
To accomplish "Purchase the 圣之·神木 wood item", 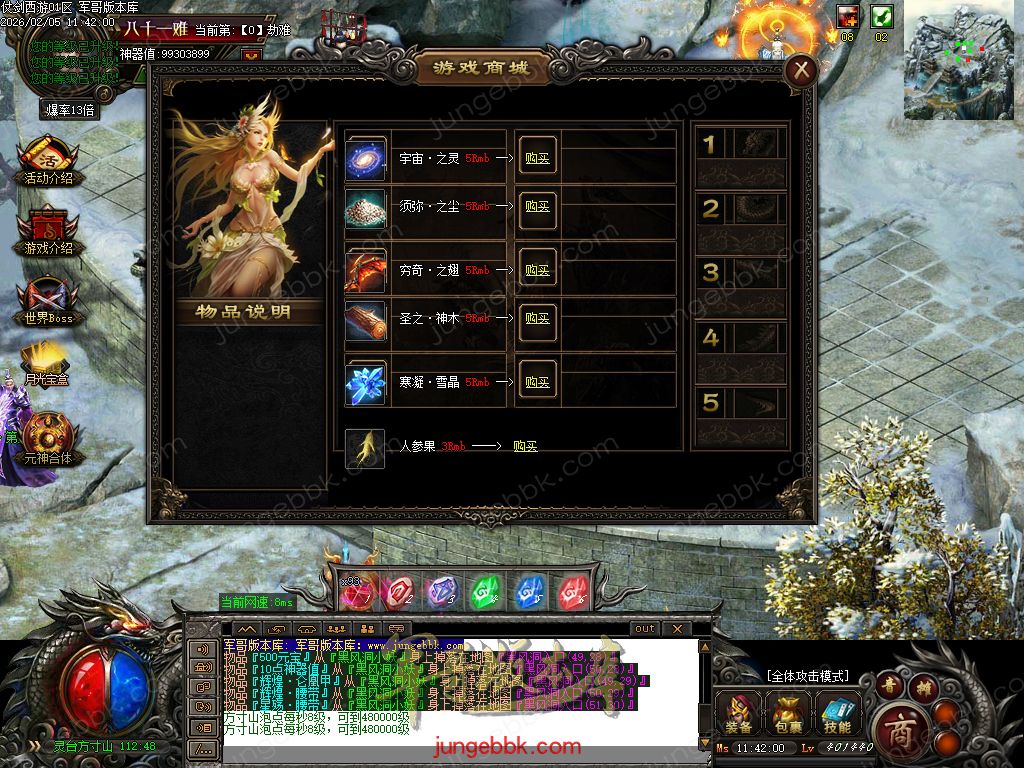I will tap(537, 319).
